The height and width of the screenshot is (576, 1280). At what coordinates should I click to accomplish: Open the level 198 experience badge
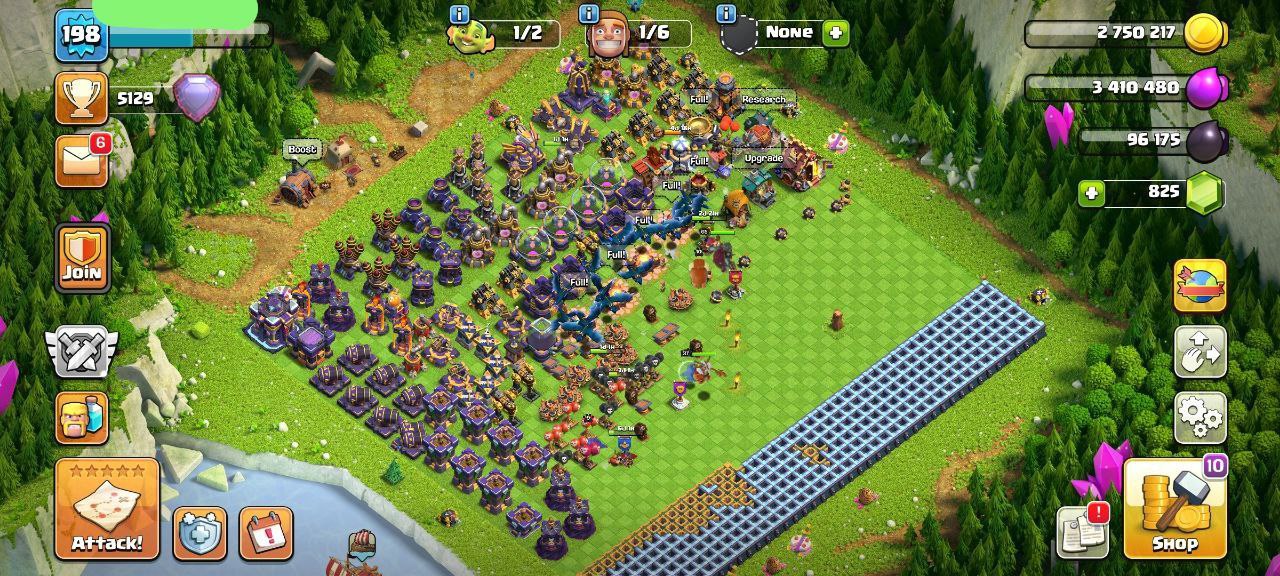coord(81,35)
